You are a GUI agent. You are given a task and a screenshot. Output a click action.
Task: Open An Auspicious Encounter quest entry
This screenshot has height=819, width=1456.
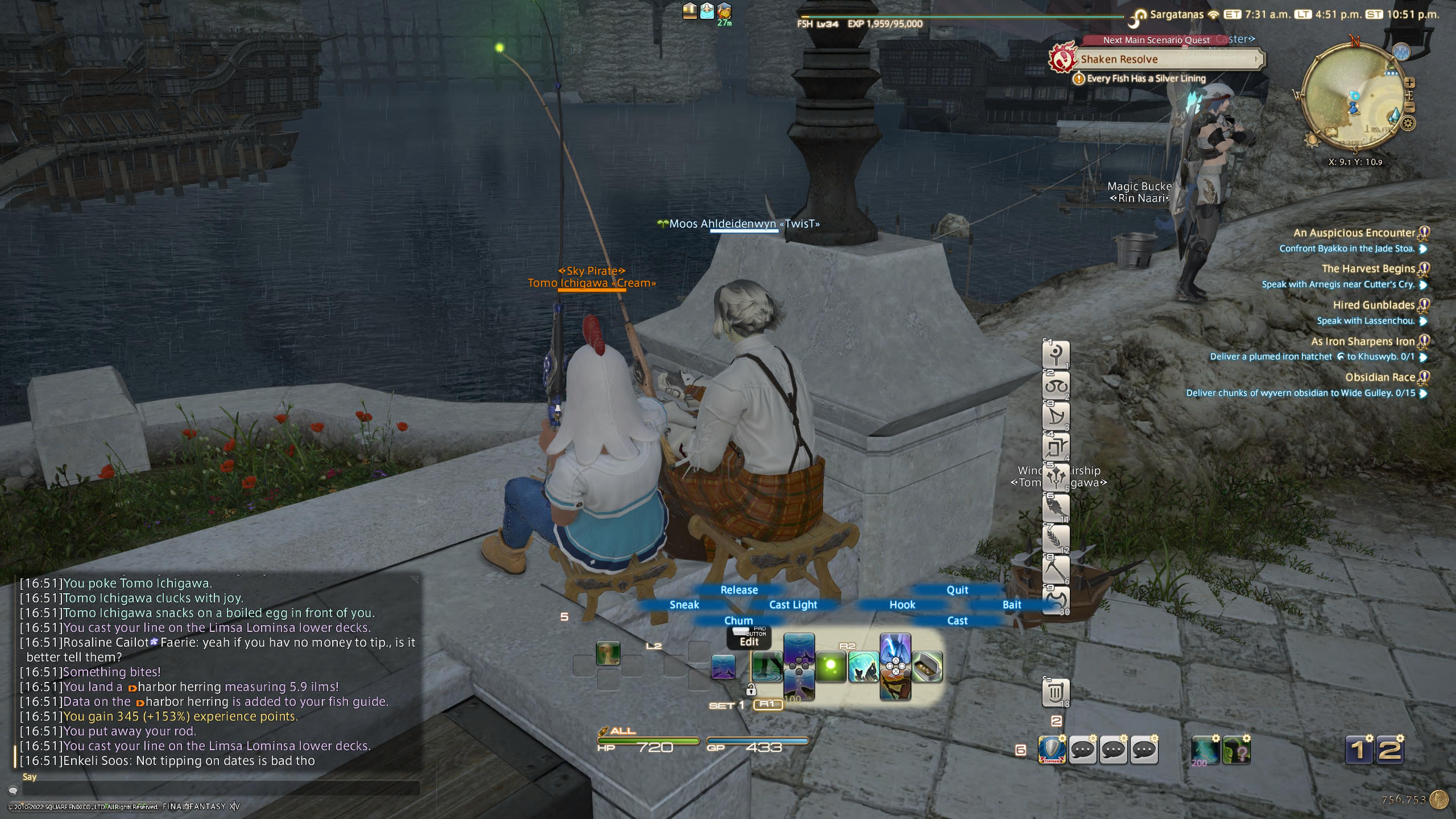pyautogui.click(x=1354, y=233)
